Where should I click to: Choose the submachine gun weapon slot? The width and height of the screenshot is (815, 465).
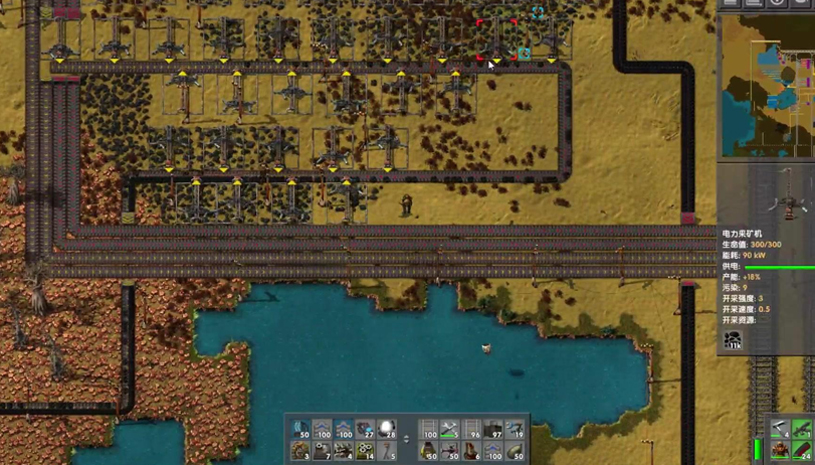click(x=801, y=429)
